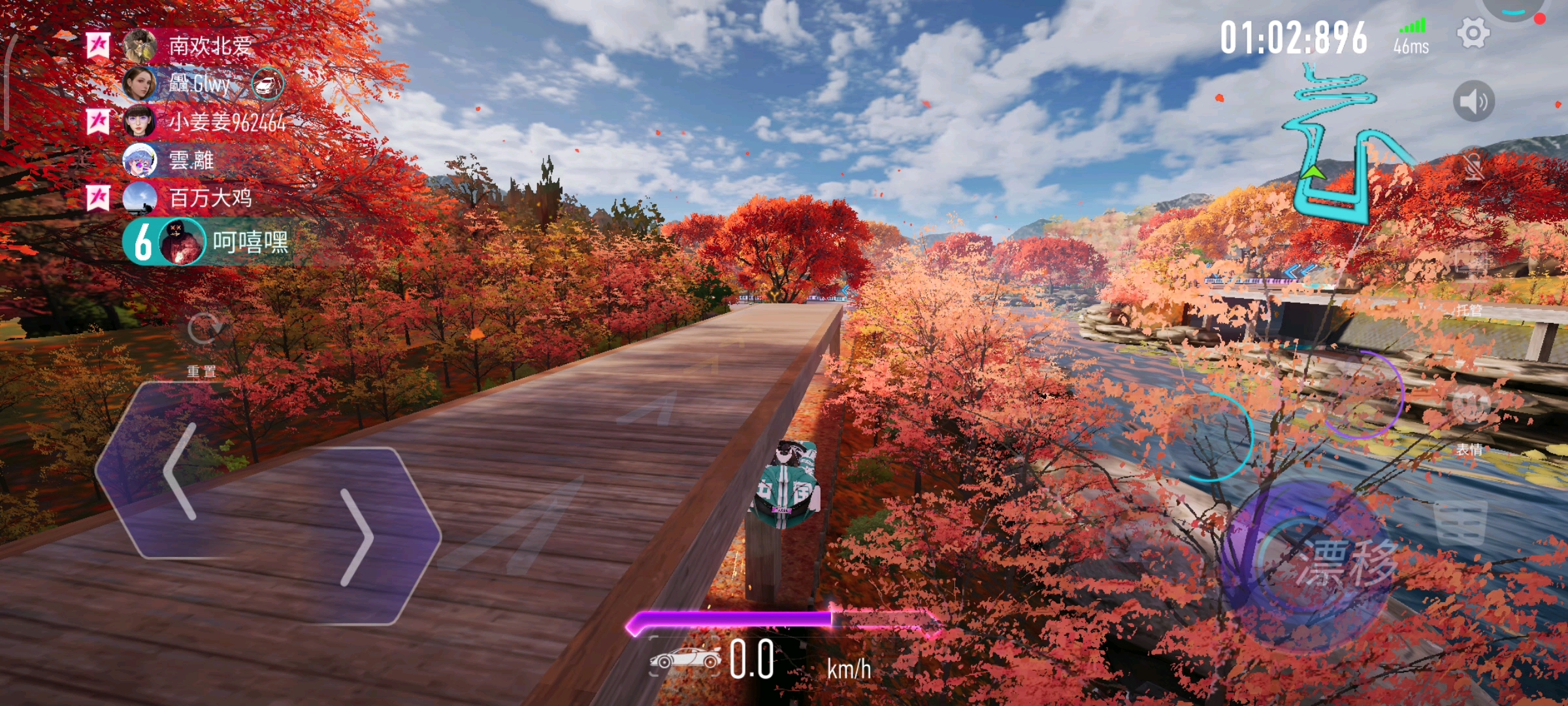This screenshot has height=706, width=1568.
Task: Select player 雲.離 in the ranking list
Action: [191, 160]
